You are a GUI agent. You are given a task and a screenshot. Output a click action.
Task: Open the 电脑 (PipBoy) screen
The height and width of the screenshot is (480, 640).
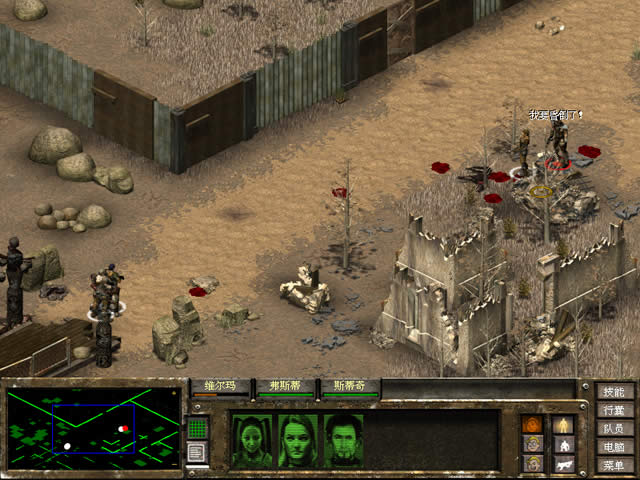pos(613,447)
